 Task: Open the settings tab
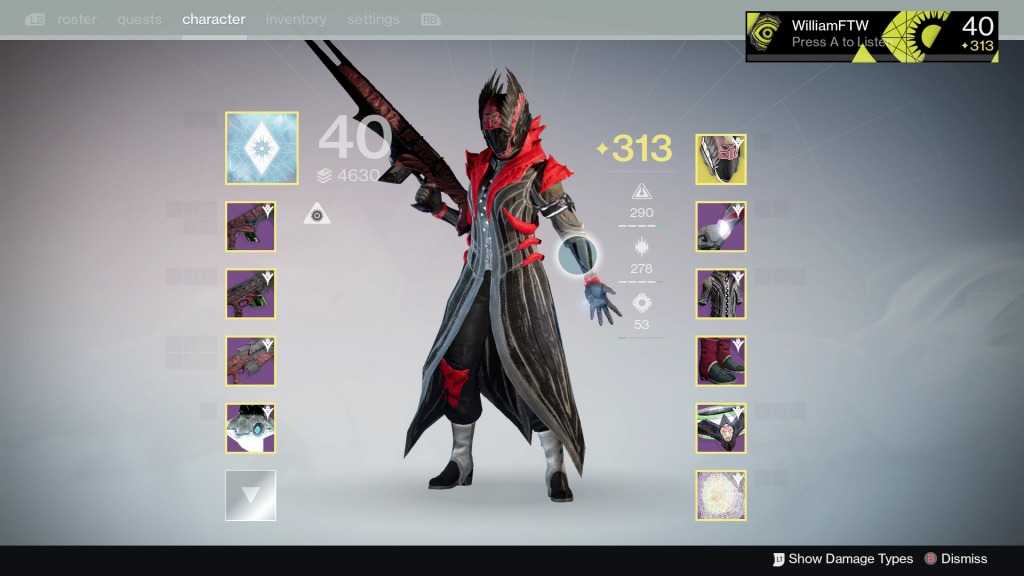point(373,19)
